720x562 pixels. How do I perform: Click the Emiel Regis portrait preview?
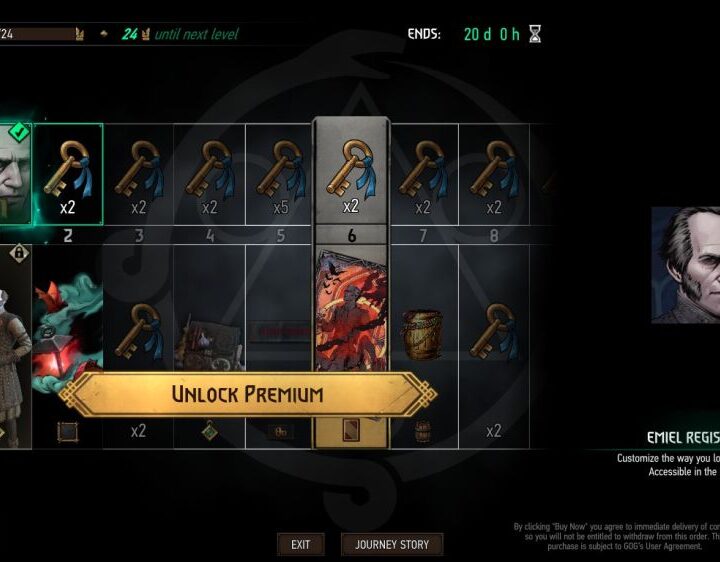coord(686,265)
